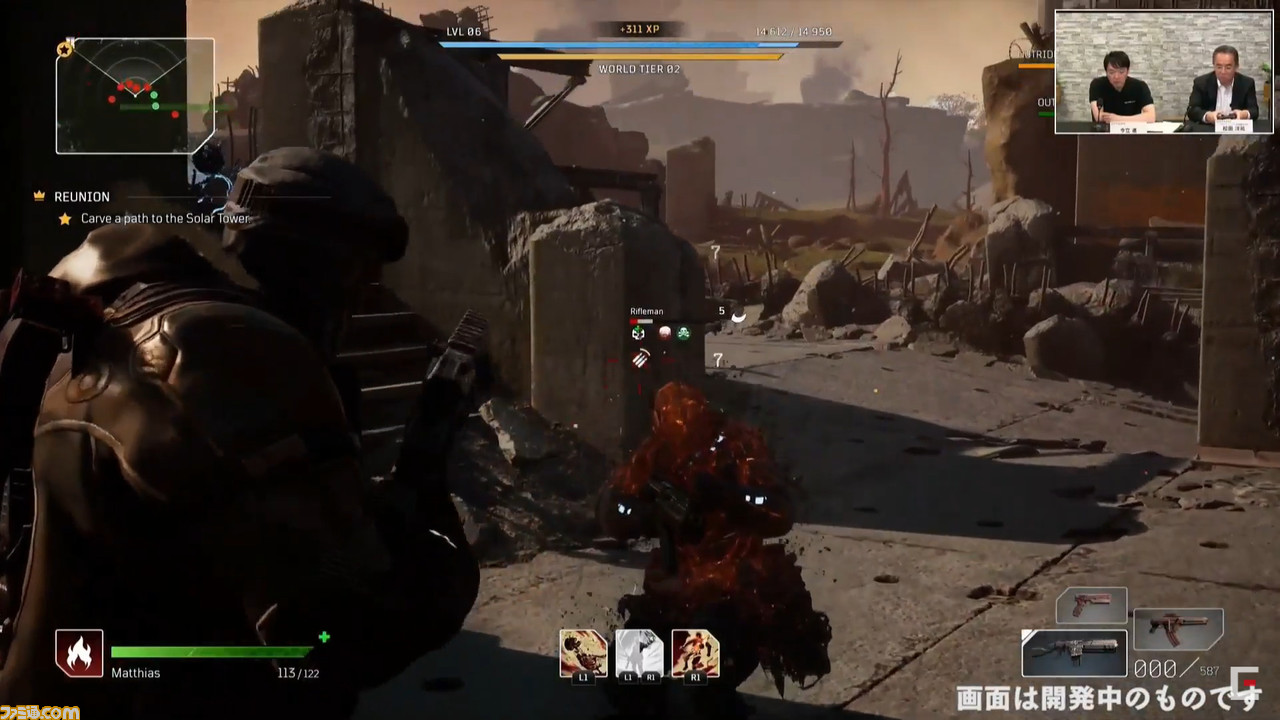Select the Pyromancer flame class icon
Screen dimensions: 1280x720
[x=79, y=653]
